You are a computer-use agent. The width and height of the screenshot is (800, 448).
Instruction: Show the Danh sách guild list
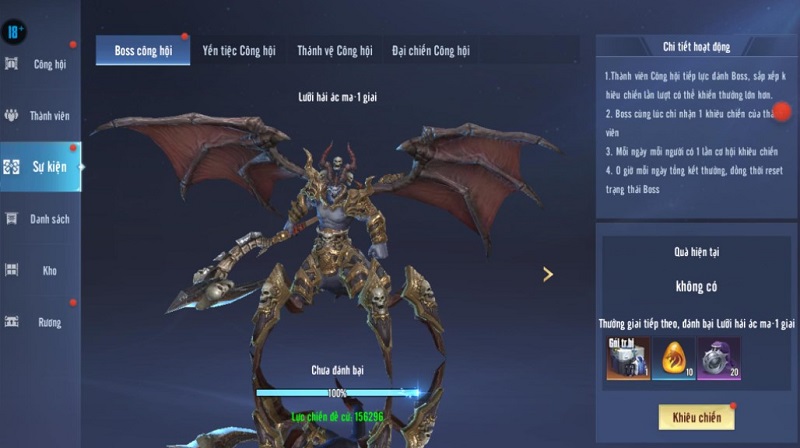coord(40,219)
